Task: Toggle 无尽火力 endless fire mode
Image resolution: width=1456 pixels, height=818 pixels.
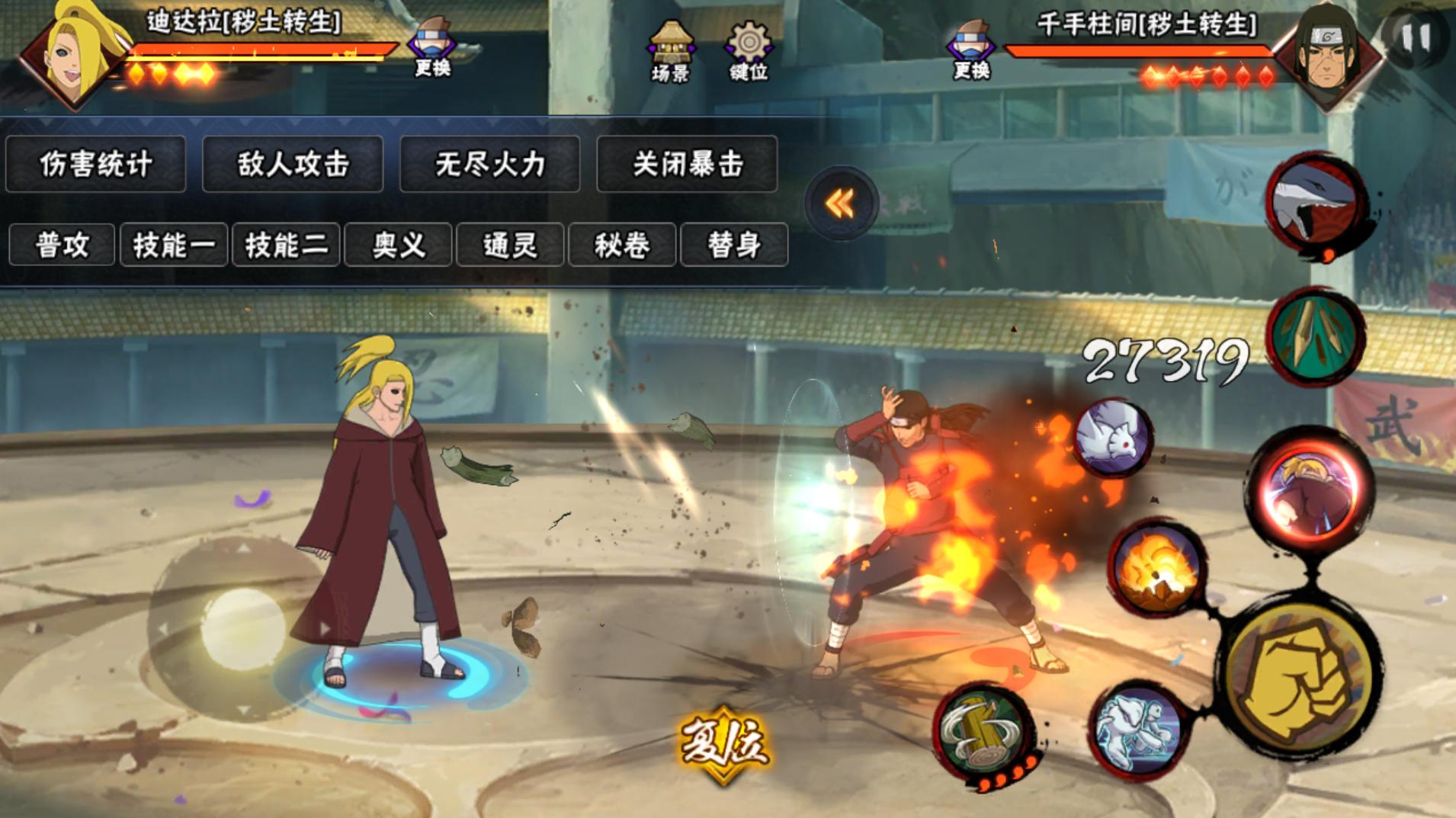Action: click(x=489, y=165)
